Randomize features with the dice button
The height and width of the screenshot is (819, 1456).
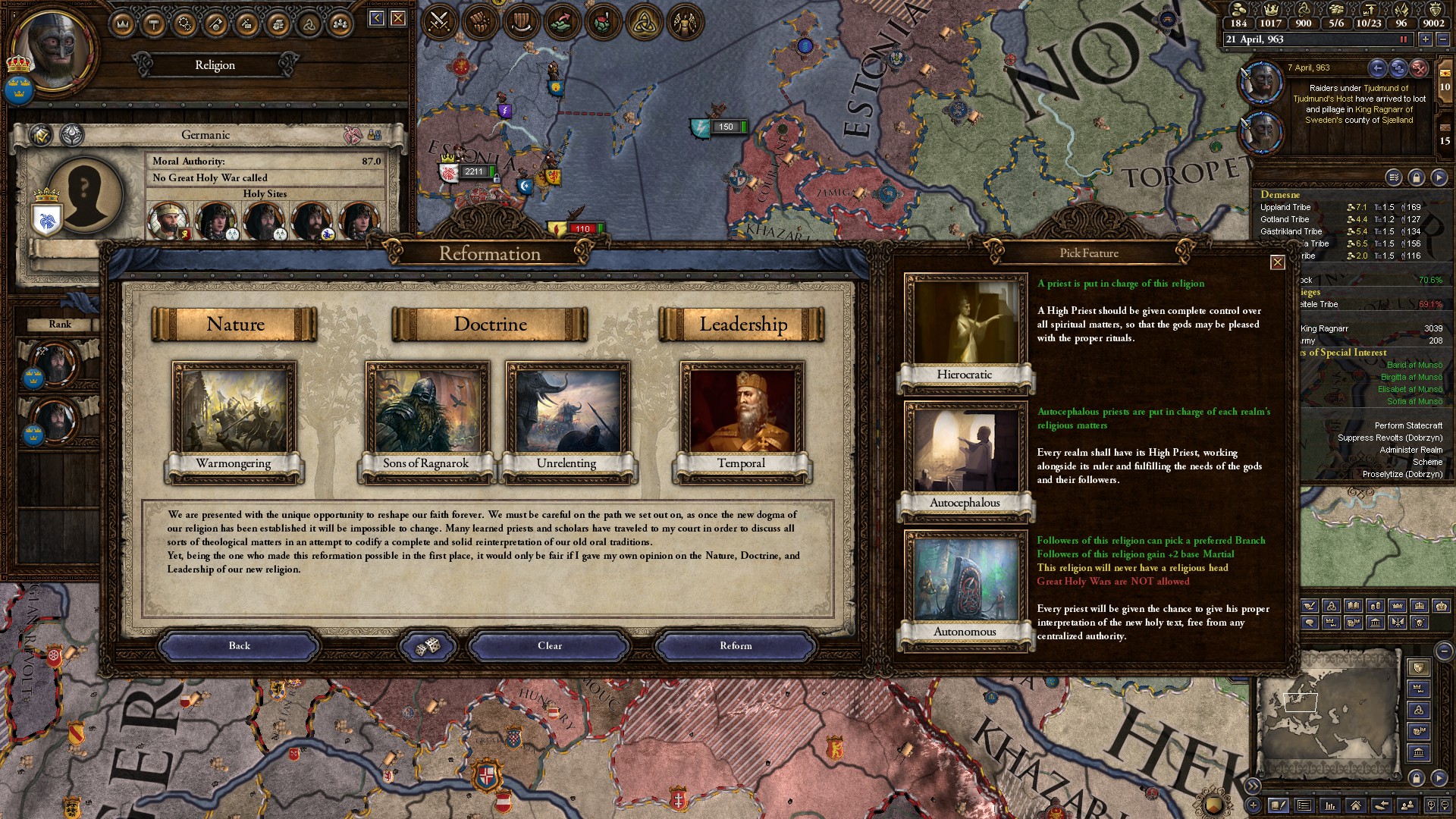point(428,646)
